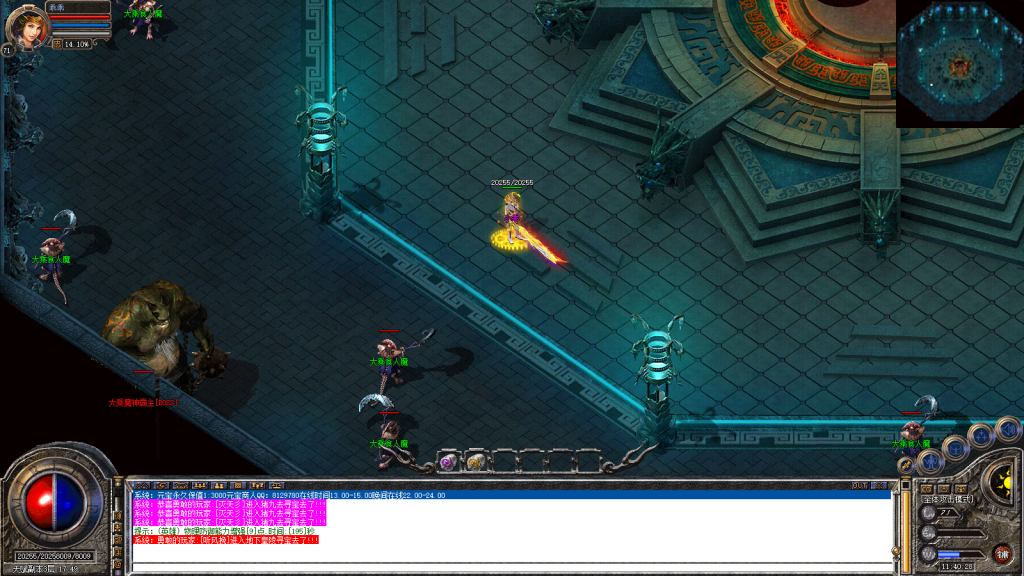Viewport: 1024px width, 576px height.
Task: Open the hero portrait in the top-left
Action: [x=26, y=27]
